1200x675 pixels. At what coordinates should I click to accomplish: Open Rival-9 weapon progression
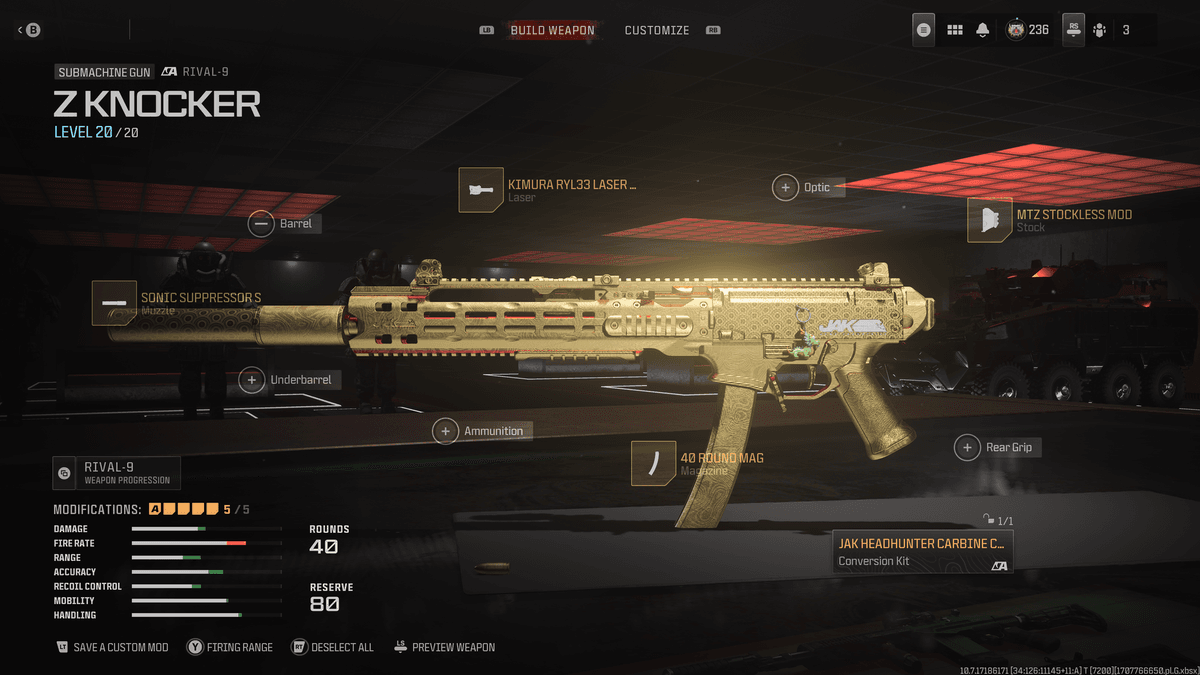coord(116,472)
